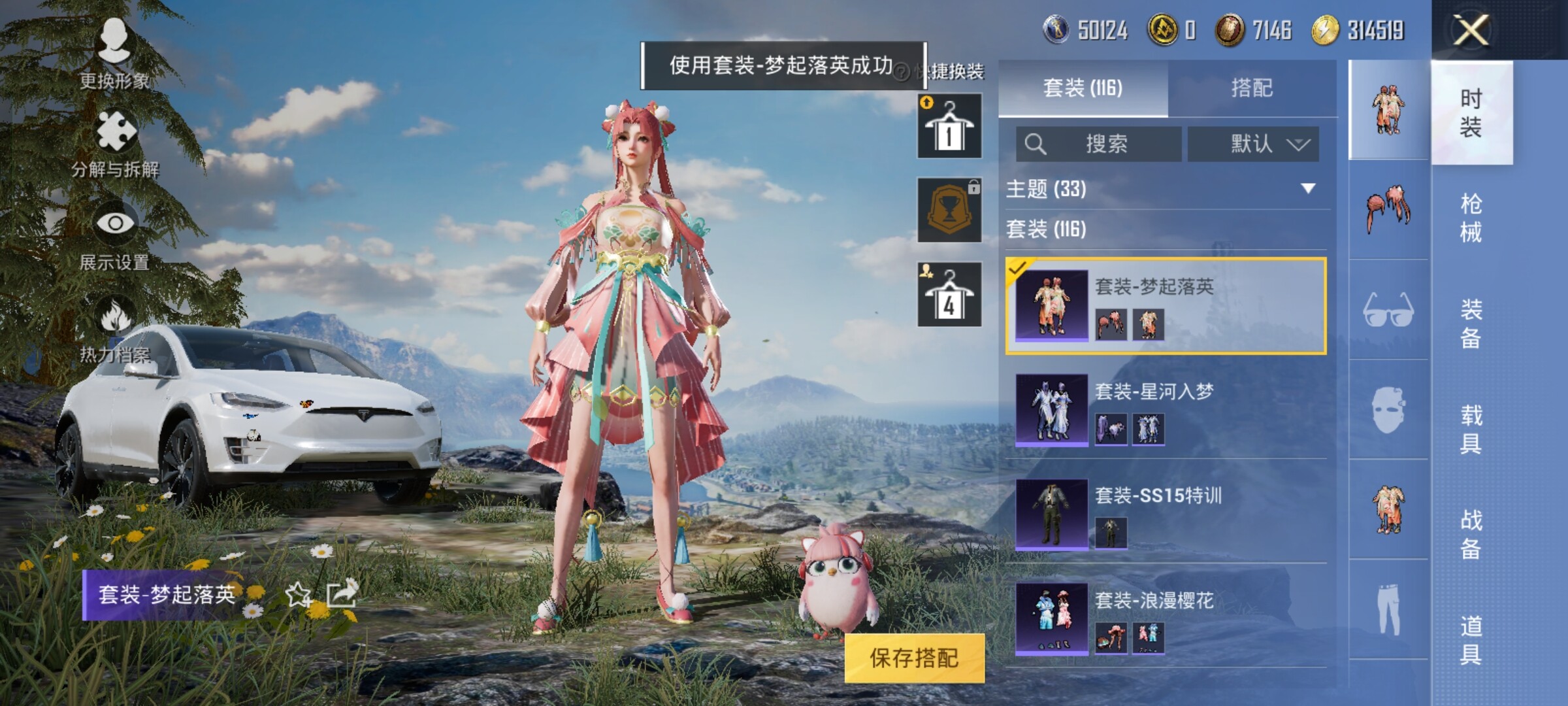Share the outfit via arrow icon
The image size is (1568, 706).
tap(342, 594)
